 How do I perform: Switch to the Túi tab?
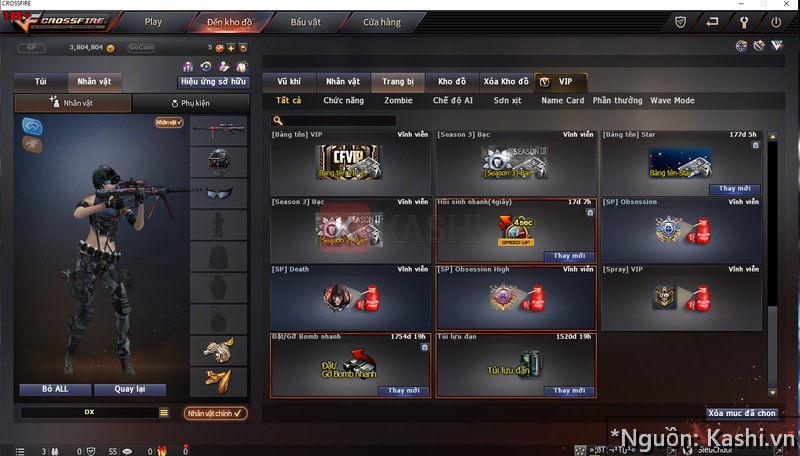(40, 82)
